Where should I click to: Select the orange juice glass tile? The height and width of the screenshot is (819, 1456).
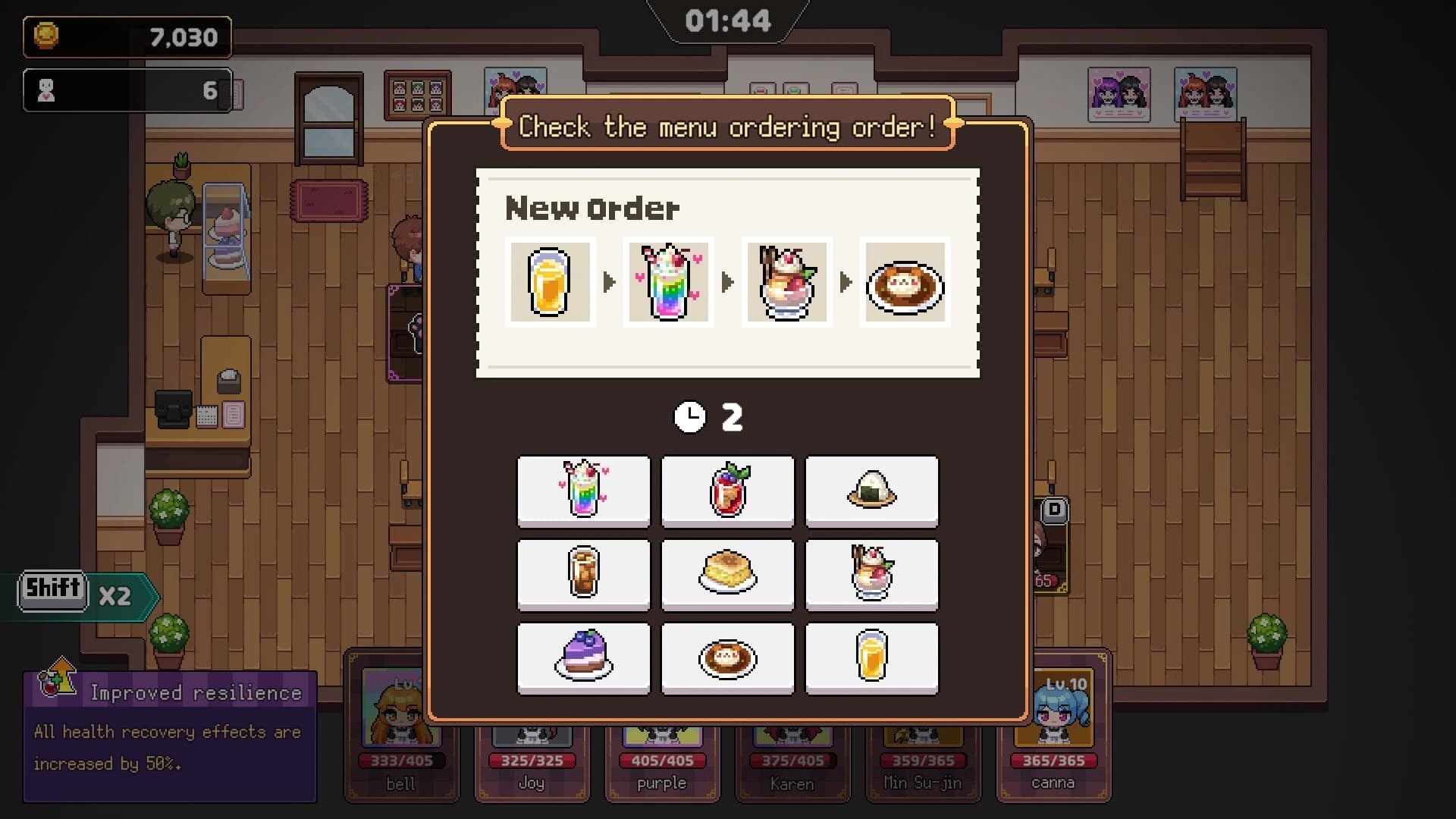871,658
